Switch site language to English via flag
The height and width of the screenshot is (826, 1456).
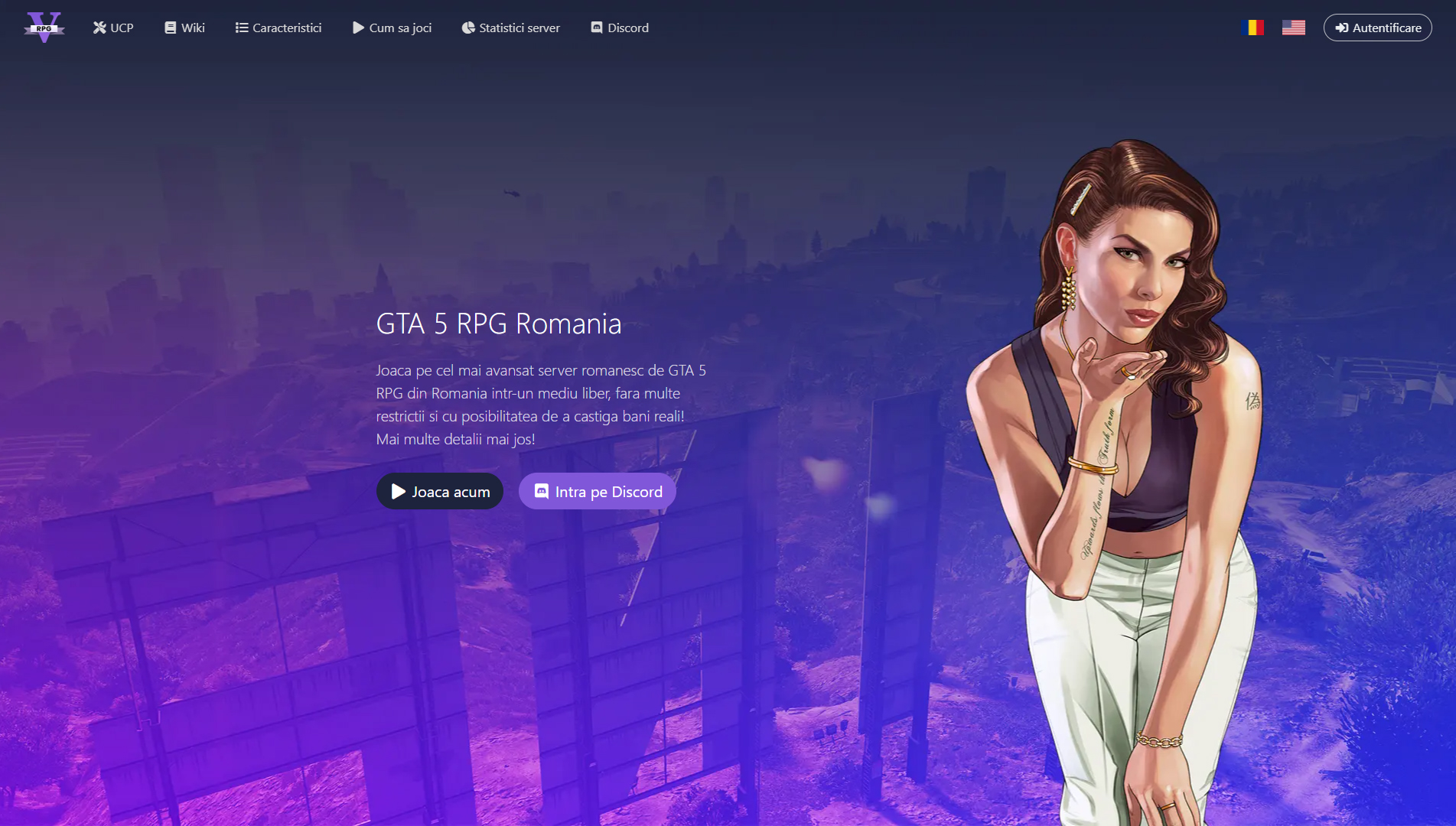[1293, 26]
